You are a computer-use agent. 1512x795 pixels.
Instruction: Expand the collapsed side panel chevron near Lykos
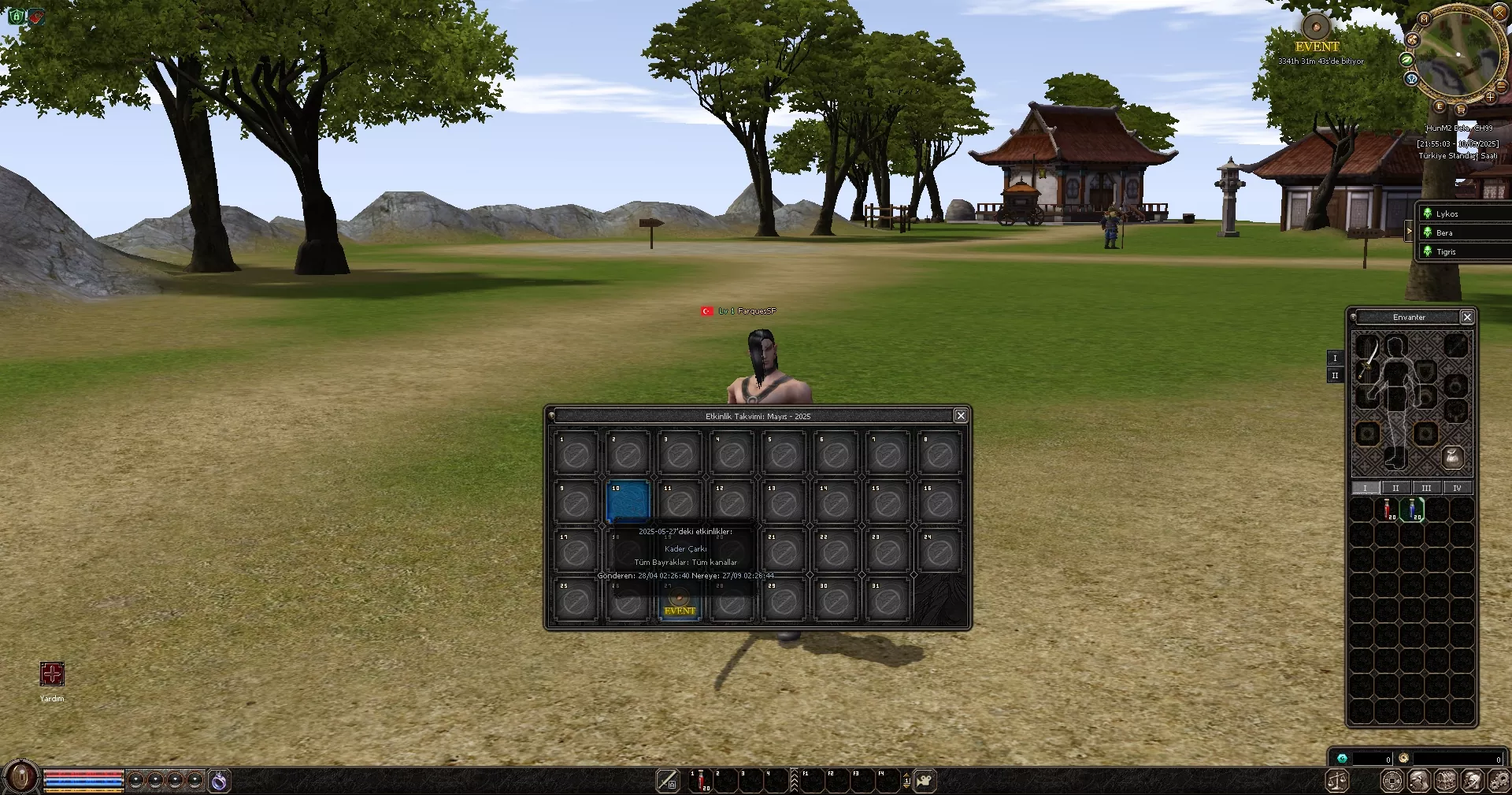click(1410, 232)
